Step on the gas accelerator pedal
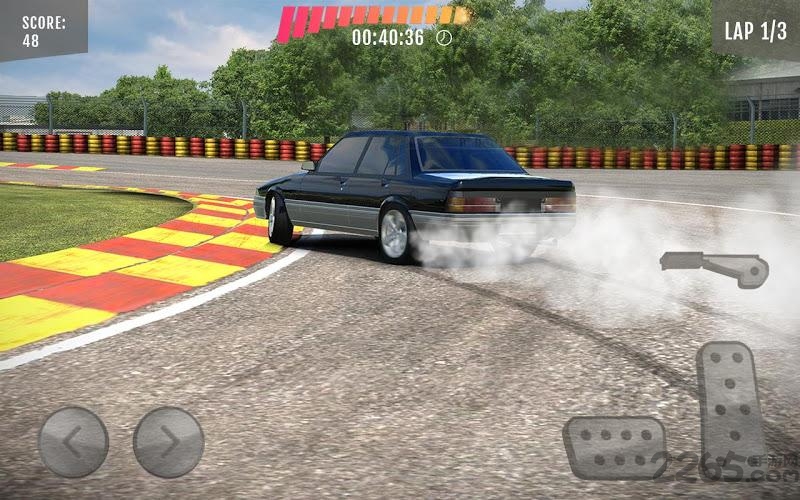Screen dimensions: 800x500 click(731, 407)
